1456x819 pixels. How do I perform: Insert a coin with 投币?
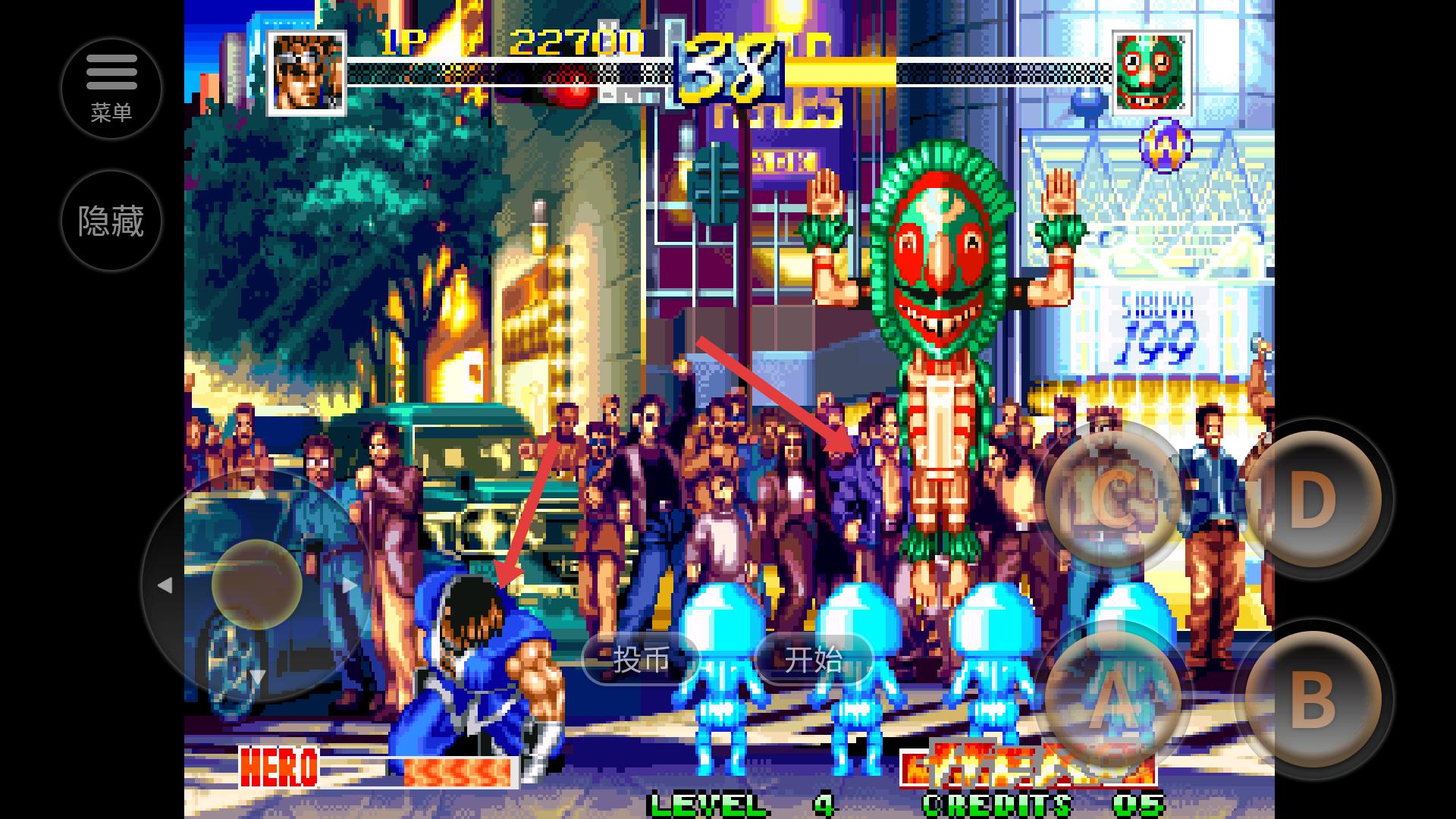pos(641,659)
